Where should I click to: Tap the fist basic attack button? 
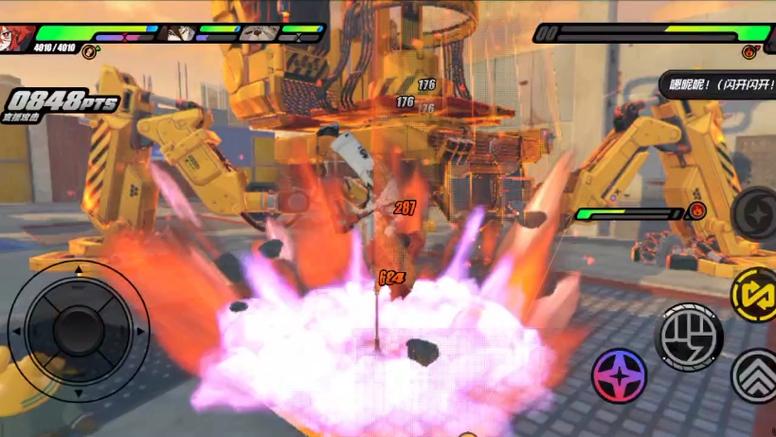pyautogui.click(x=689, y=336)
